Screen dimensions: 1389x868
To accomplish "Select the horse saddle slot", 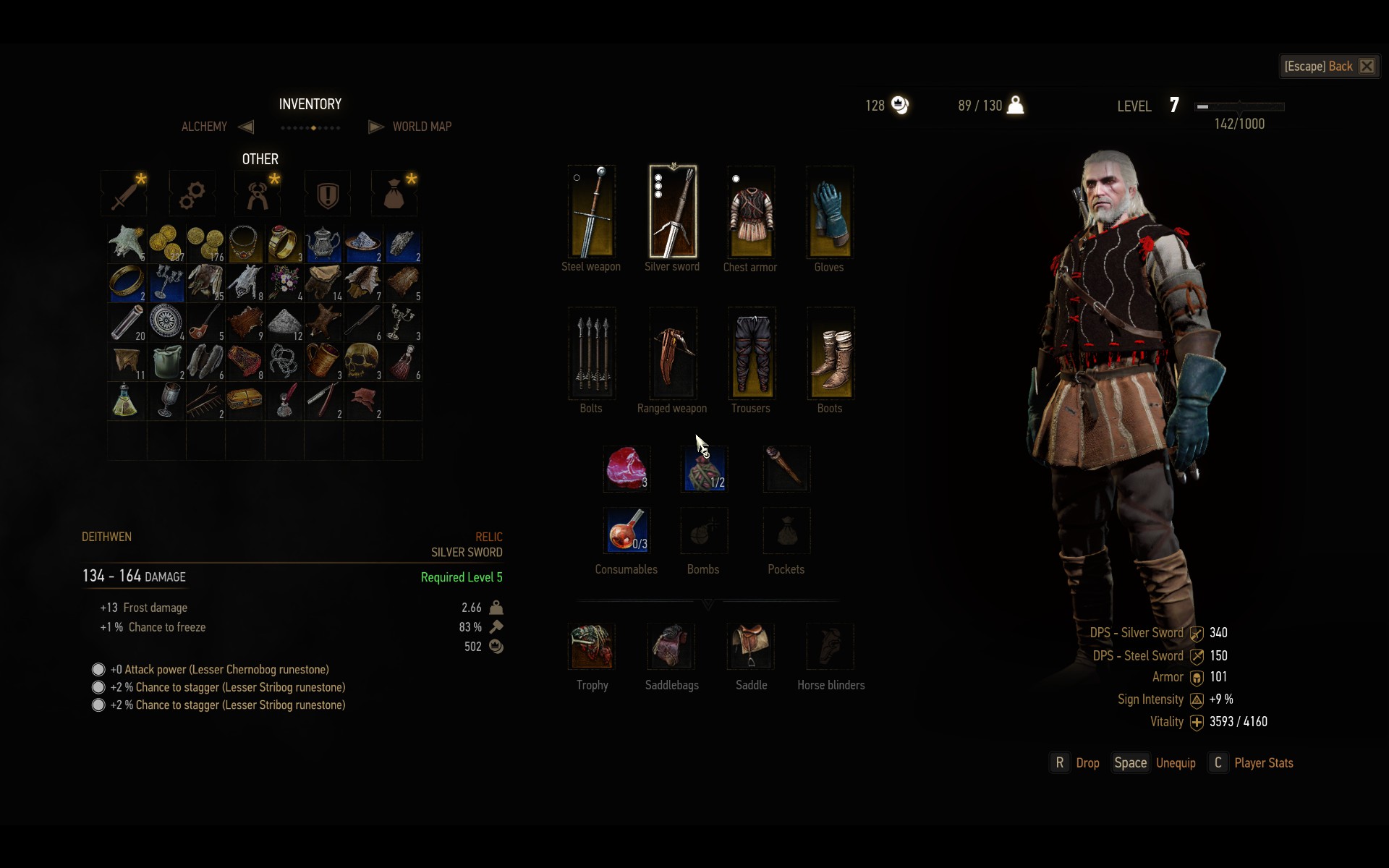I will coord(751,646).
